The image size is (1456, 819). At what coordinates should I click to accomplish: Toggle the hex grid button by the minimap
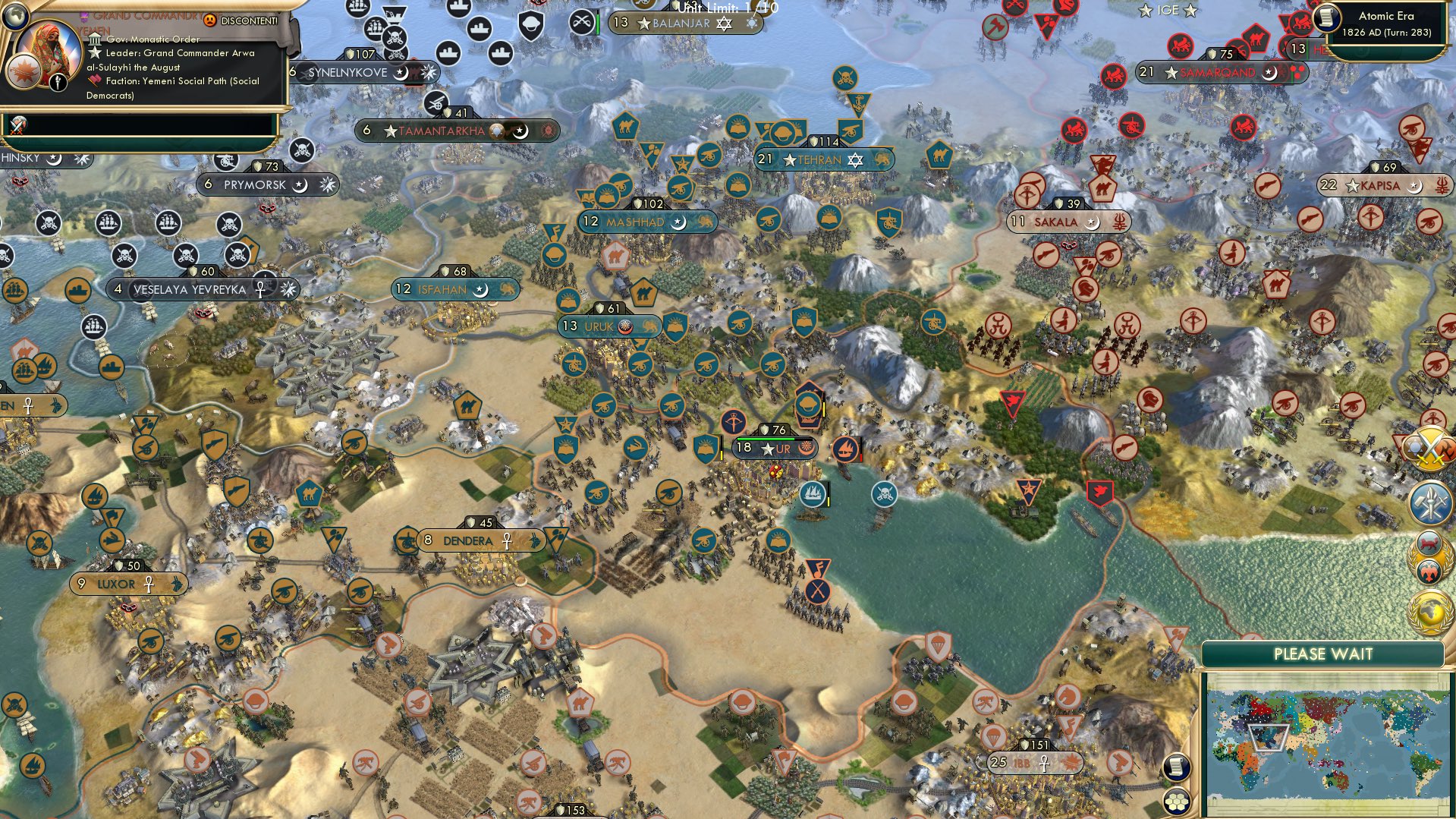tap(1175, 801)
